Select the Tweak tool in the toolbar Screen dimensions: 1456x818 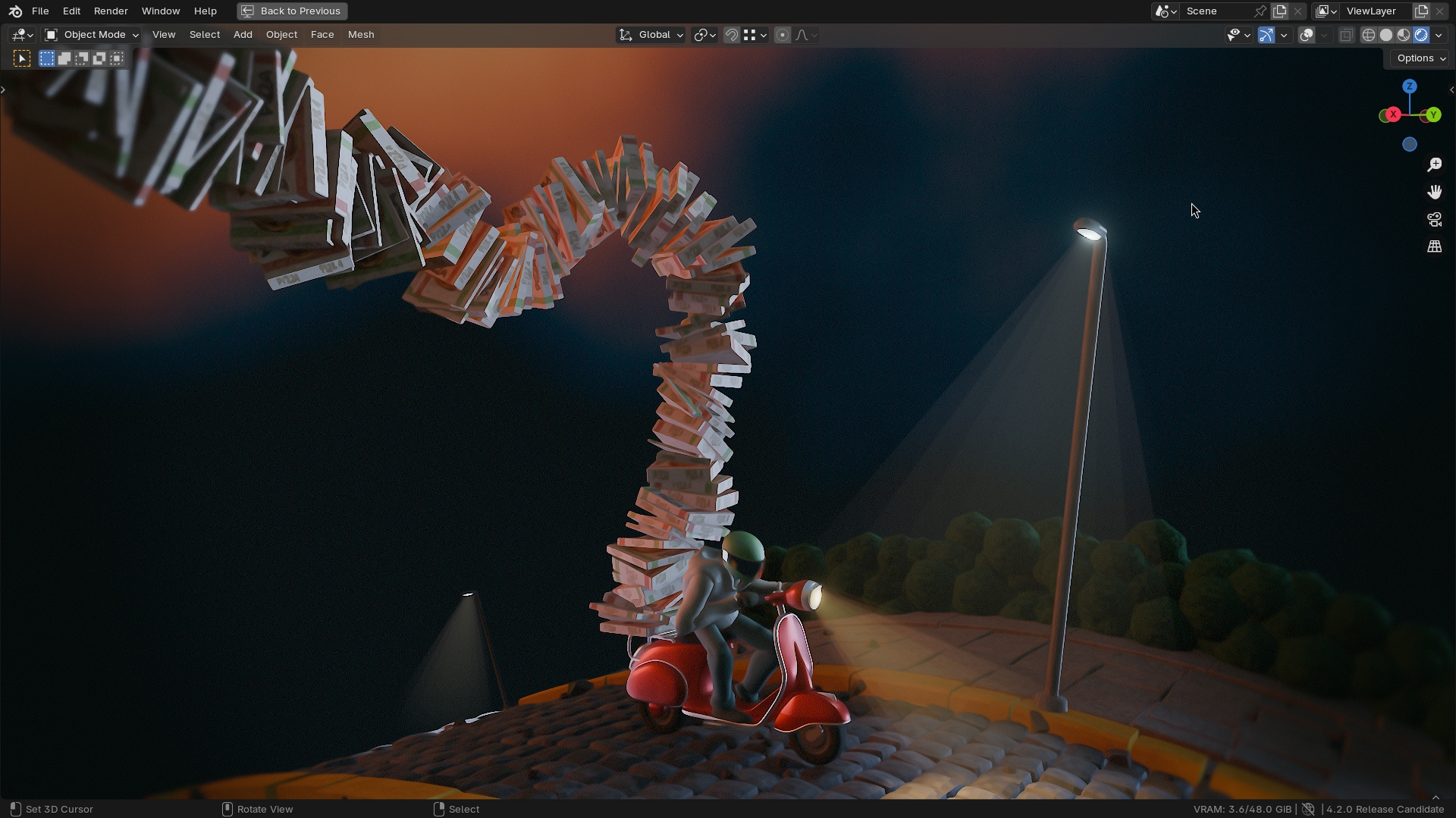[x=21, y=58]
